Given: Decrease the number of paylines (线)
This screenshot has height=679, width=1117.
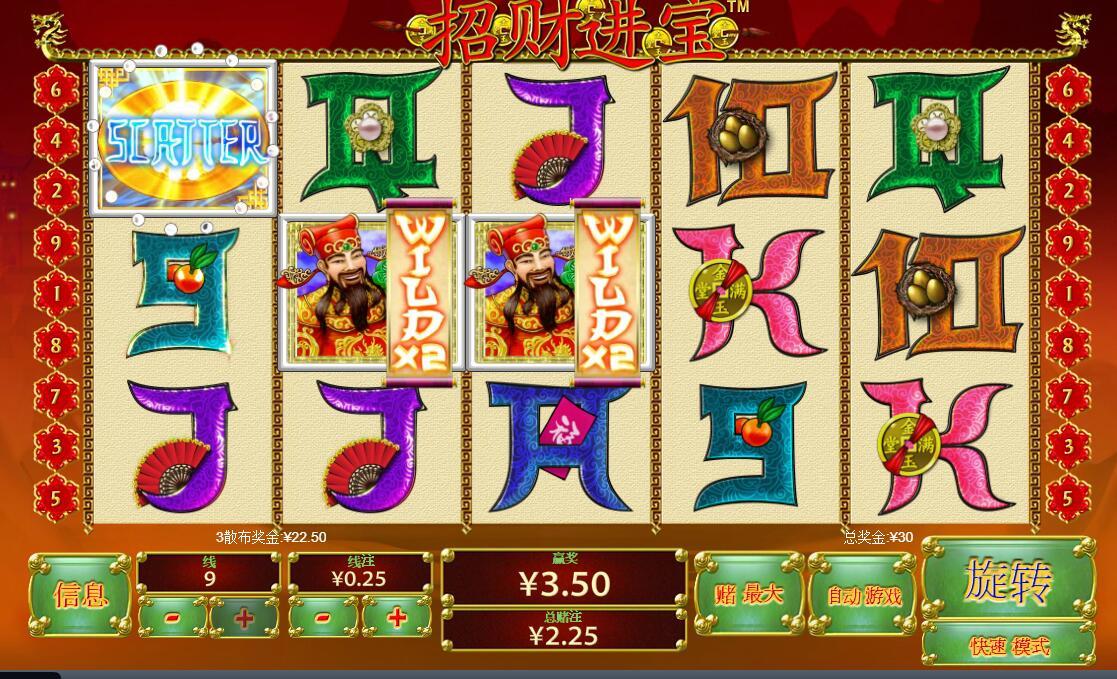Looking at the screenshot, I should [172, 618].
